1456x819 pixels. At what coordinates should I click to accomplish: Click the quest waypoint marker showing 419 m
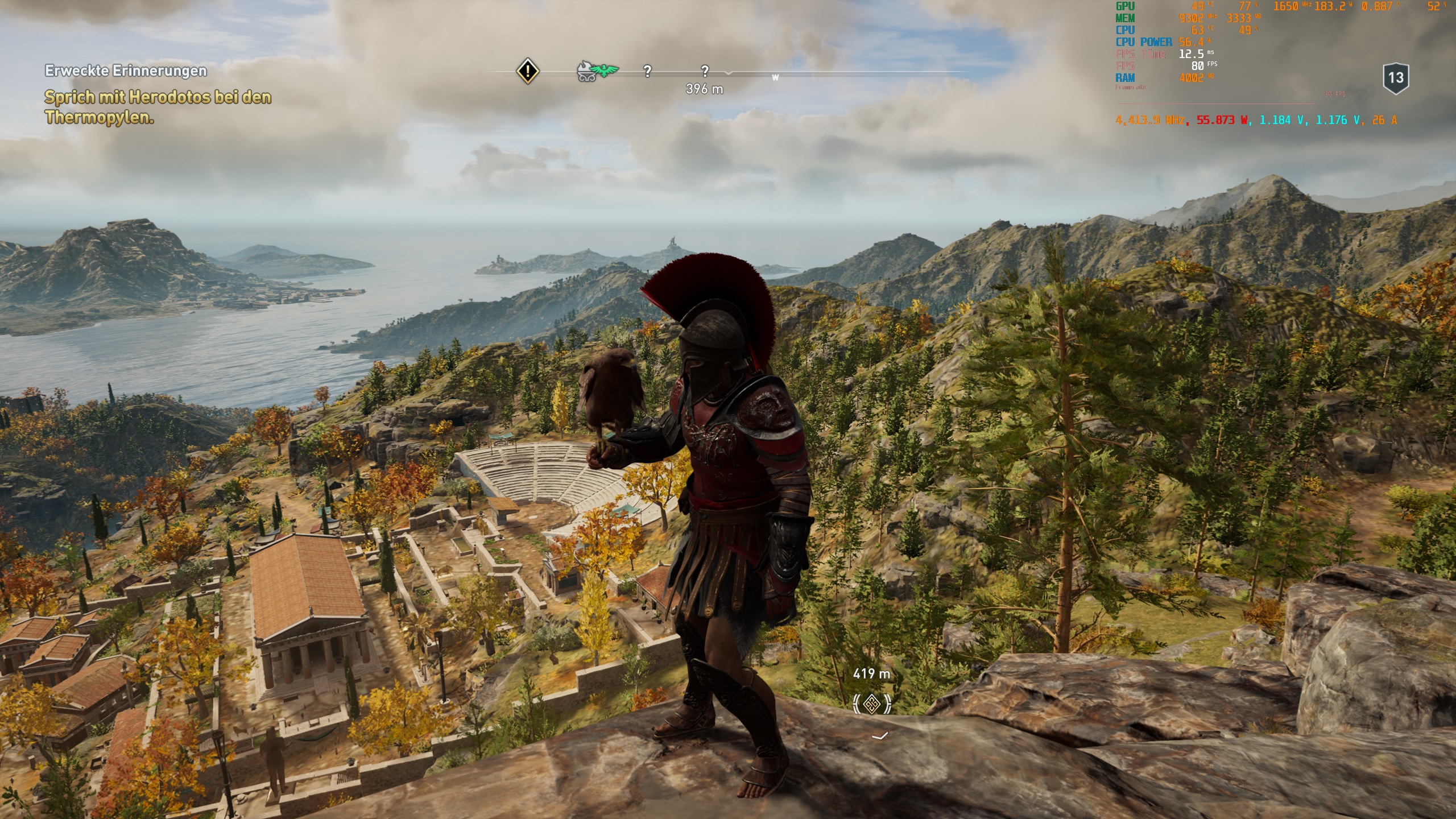click(x=871, y=704)
